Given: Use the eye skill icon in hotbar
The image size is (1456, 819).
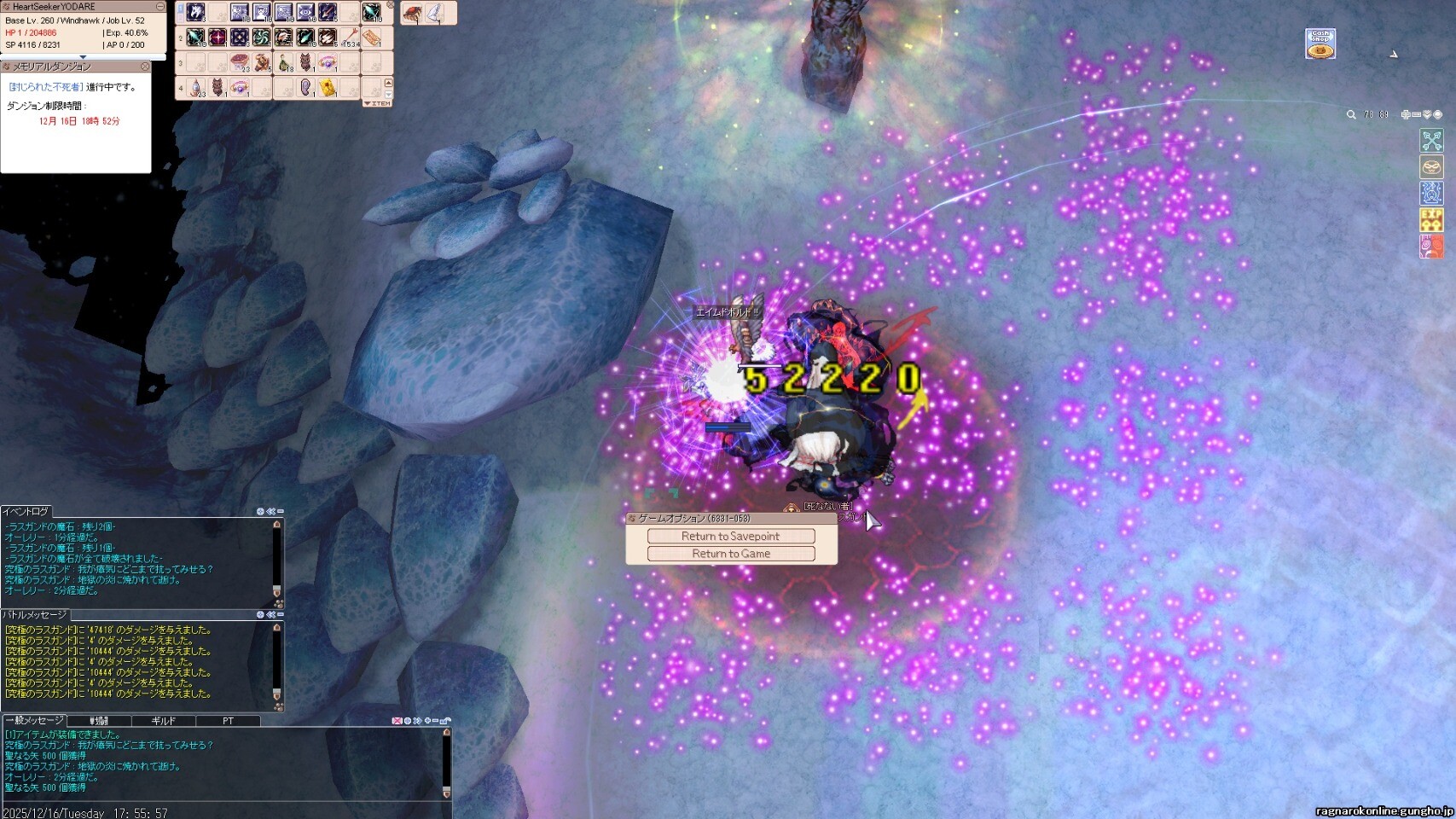Looking at the screenshot, I should point(305,13).
